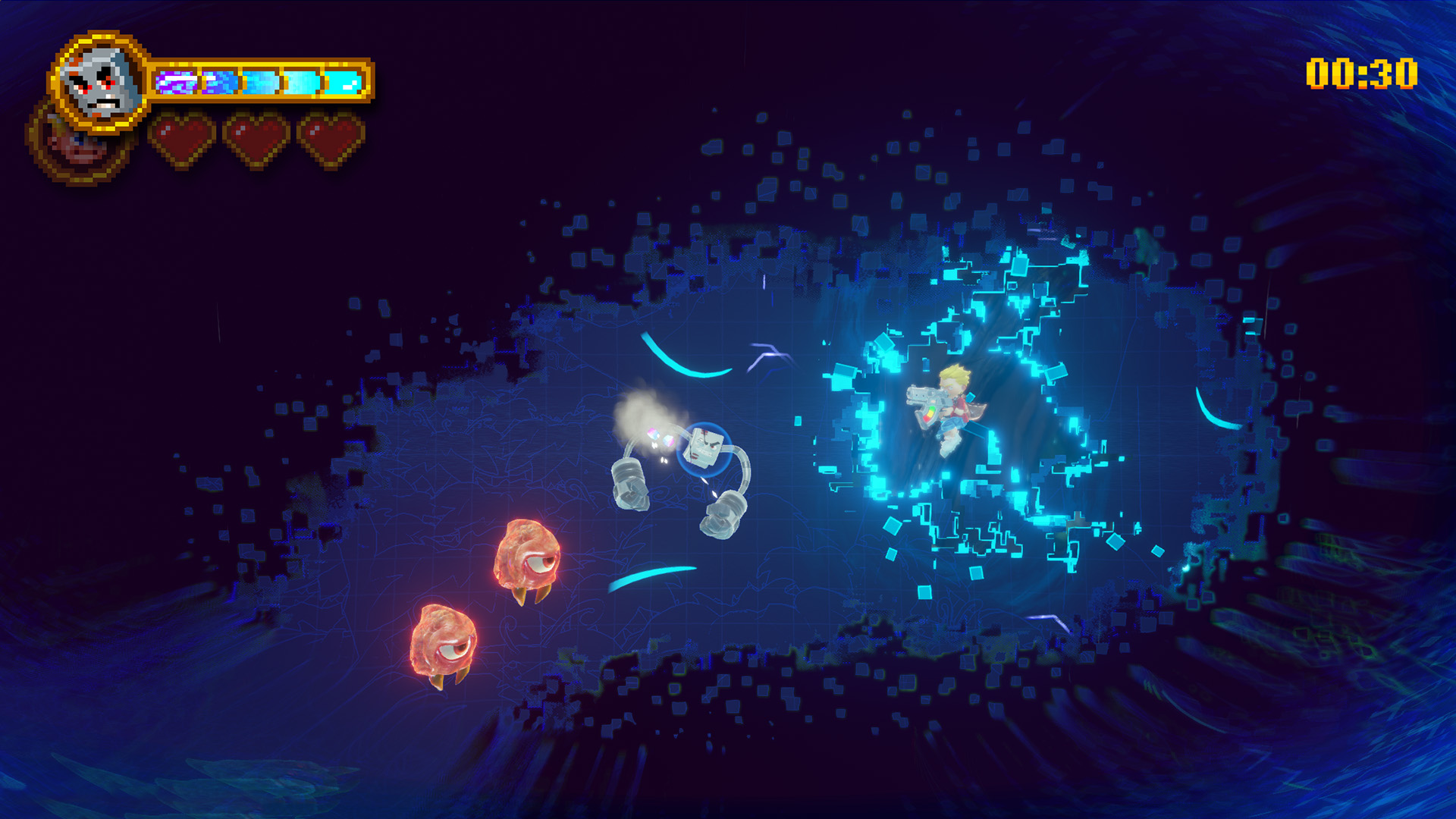Click the angry robot face portrait

(99, 82)
